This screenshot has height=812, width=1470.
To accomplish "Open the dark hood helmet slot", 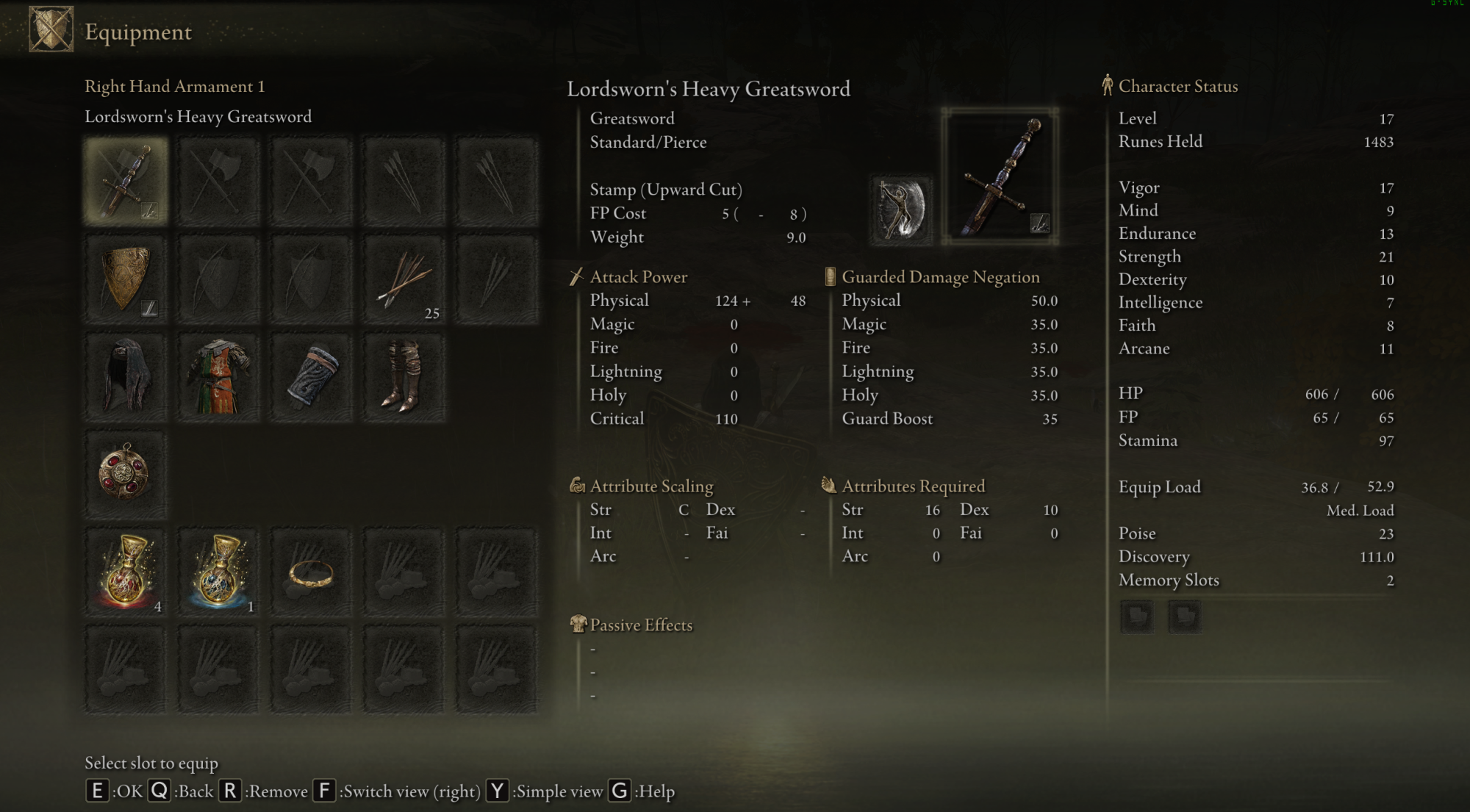I will [126, 378].
